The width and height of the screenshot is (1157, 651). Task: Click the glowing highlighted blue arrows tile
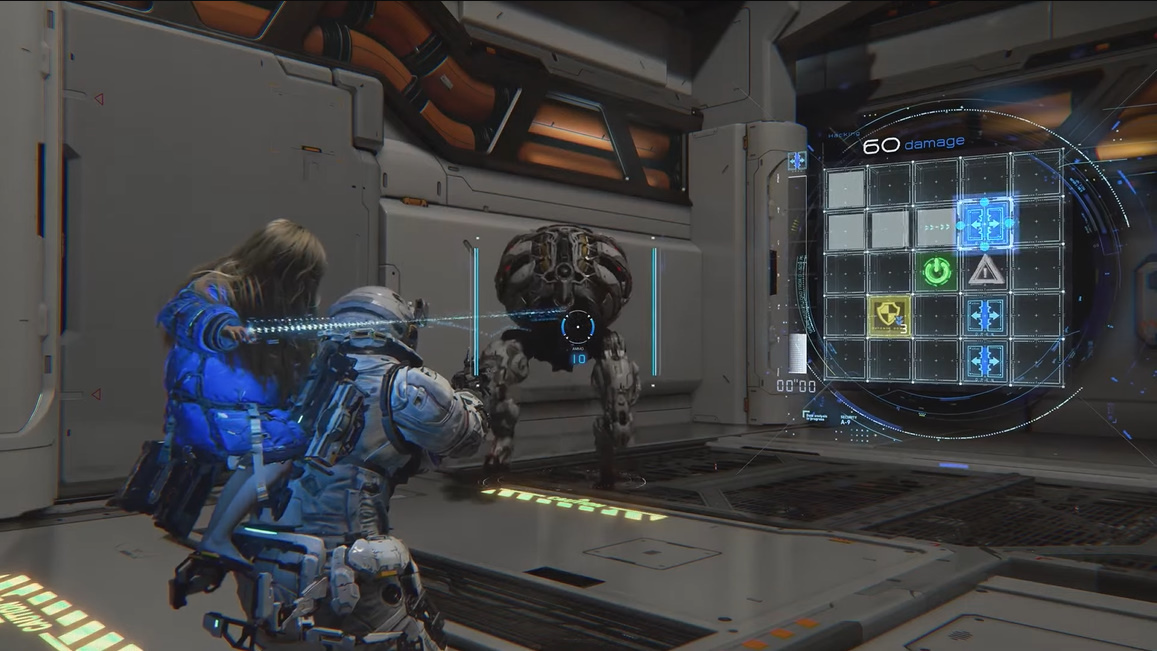click(x=985, y=223)
